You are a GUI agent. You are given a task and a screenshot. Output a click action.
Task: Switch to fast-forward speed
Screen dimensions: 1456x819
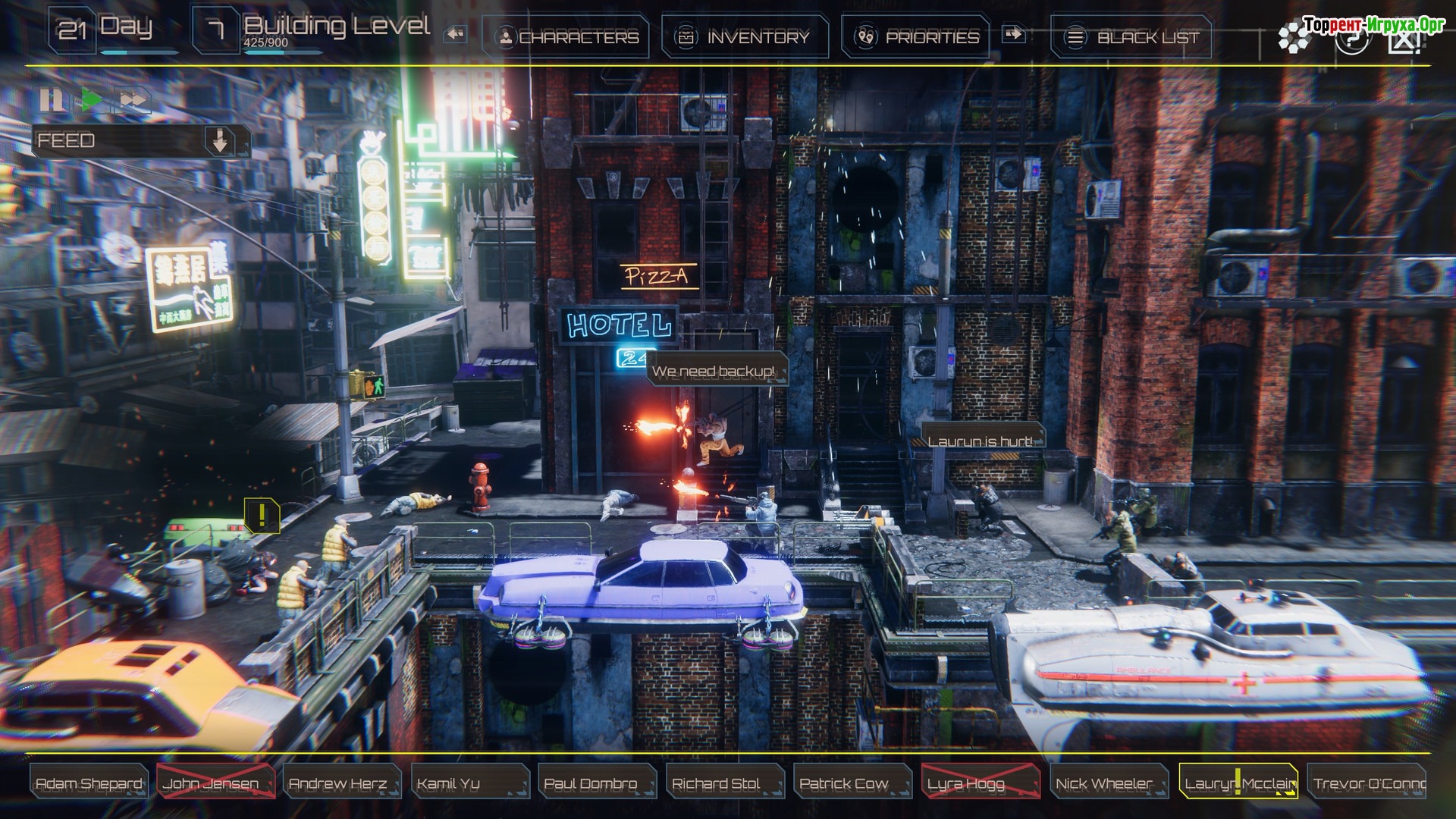tap(133, 99)
